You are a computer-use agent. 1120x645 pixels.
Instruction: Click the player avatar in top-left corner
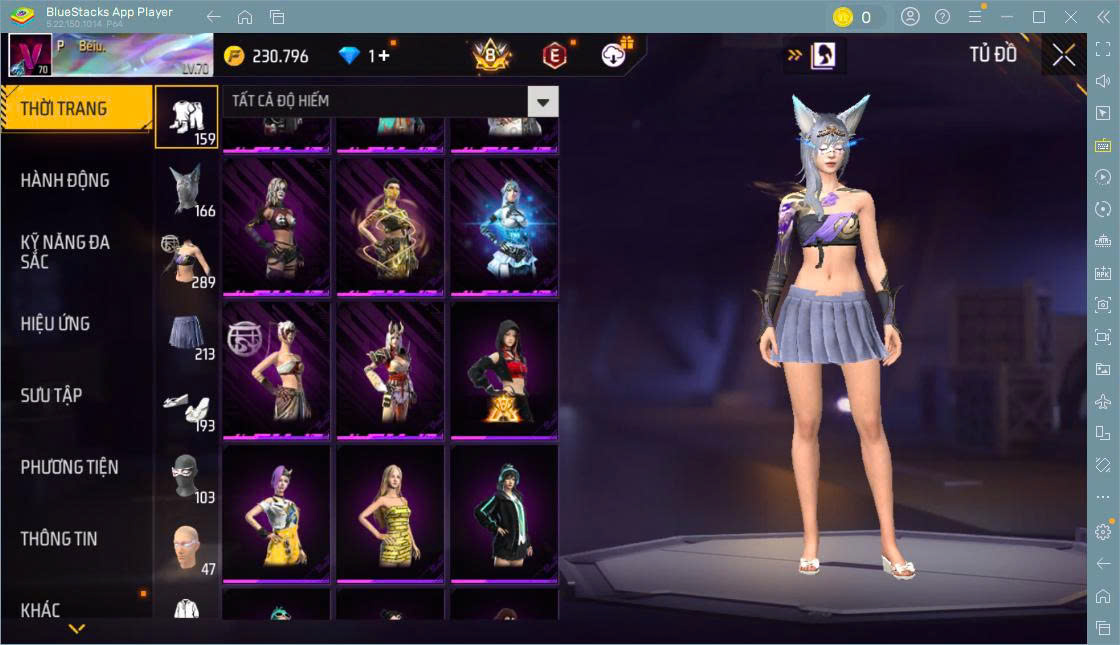click(29, 55)
